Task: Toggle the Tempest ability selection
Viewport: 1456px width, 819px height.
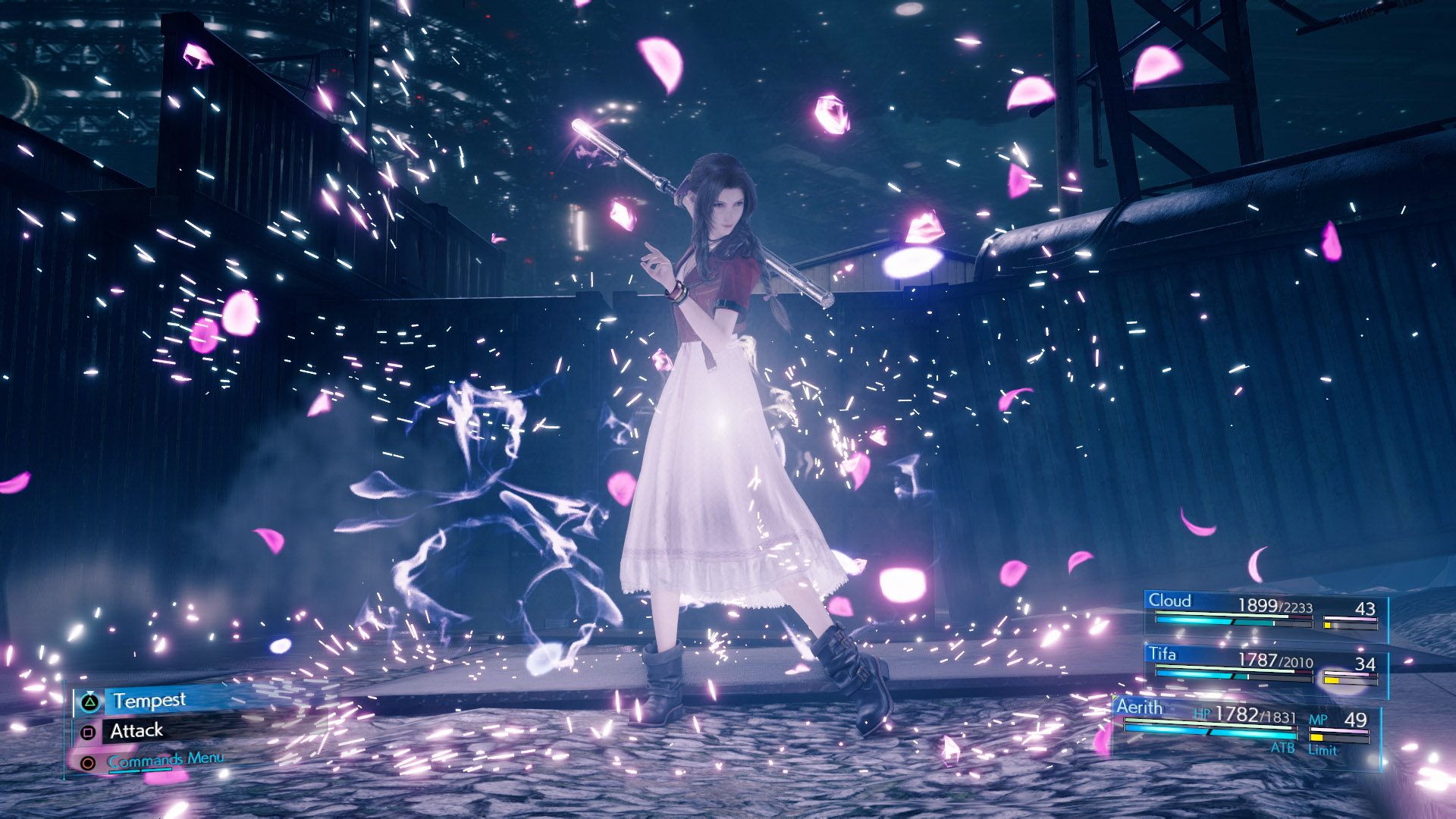Action: [x=149, y=699]
